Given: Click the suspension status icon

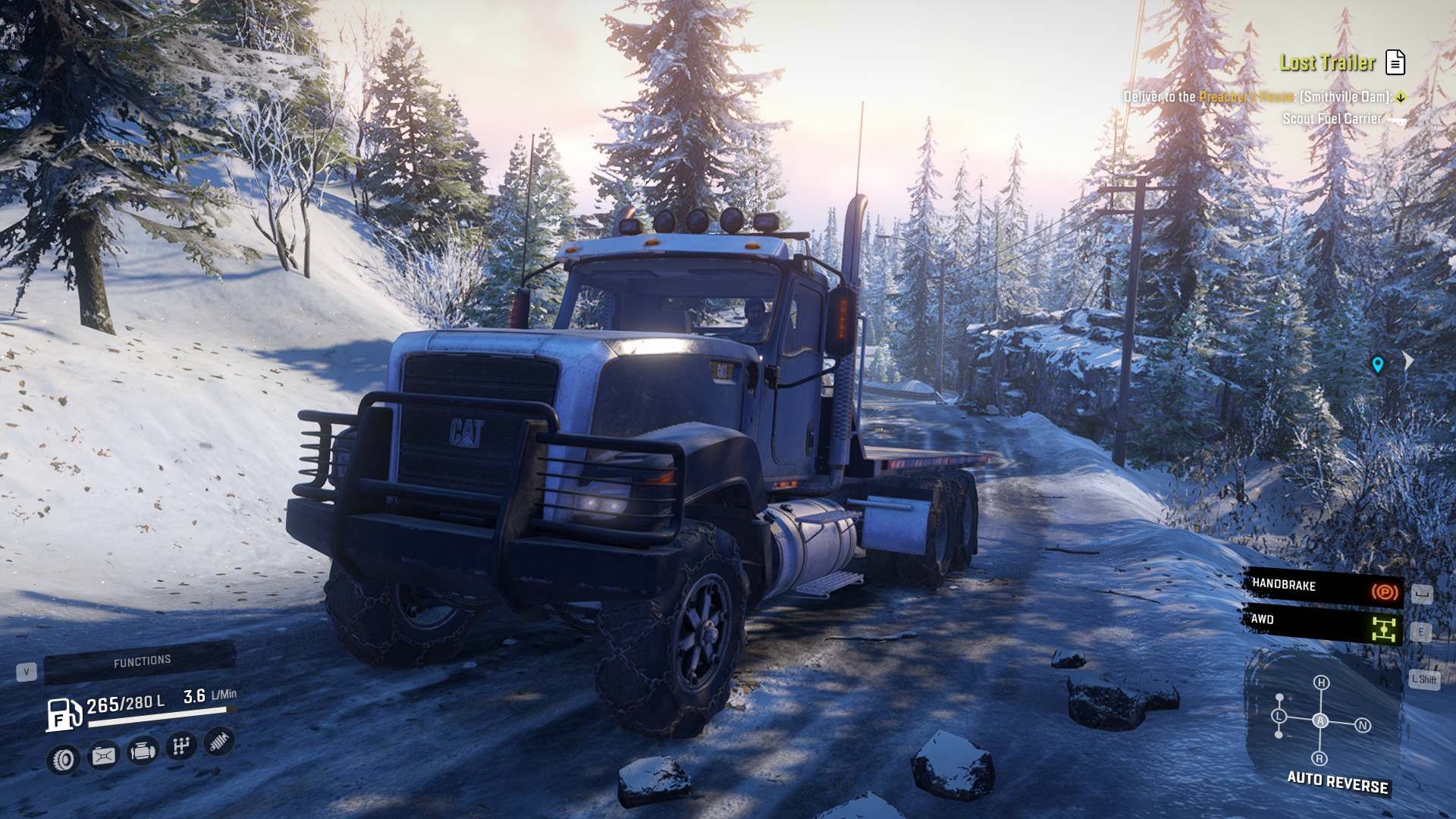Looking at the screenshot, I should click(219, 741).
